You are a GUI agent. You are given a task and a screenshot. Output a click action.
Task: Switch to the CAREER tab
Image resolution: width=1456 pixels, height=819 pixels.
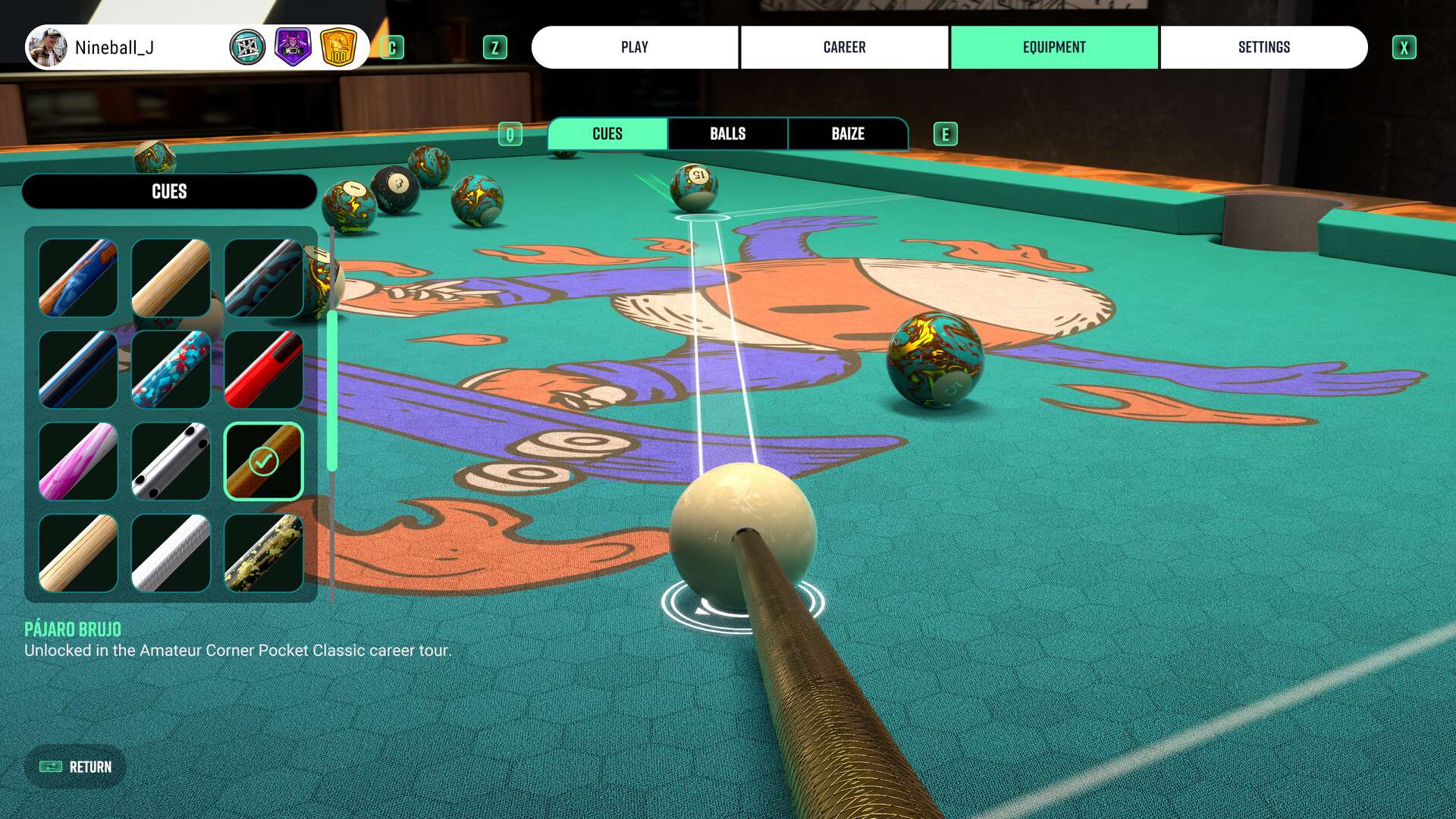click(844, 47)
